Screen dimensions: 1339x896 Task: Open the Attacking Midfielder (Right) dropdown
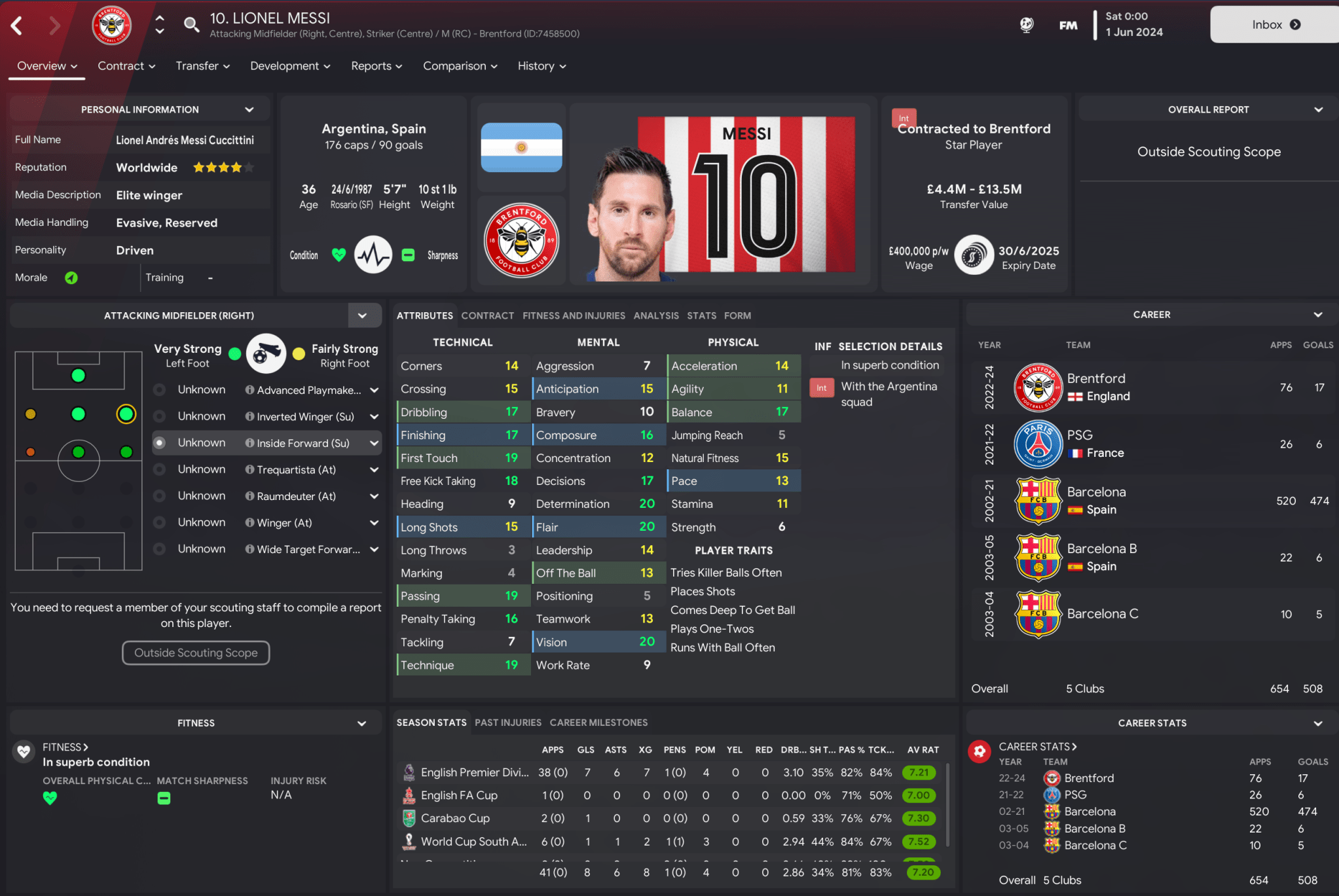pos(363,315)
